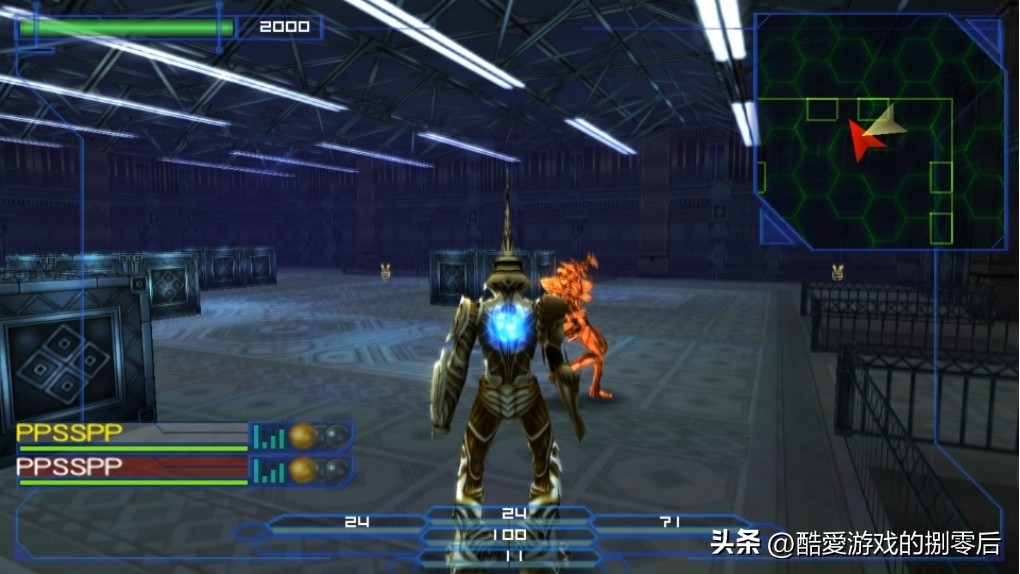Select the tan ally arrow on the minimap
1020x574 pixels.
887,122
